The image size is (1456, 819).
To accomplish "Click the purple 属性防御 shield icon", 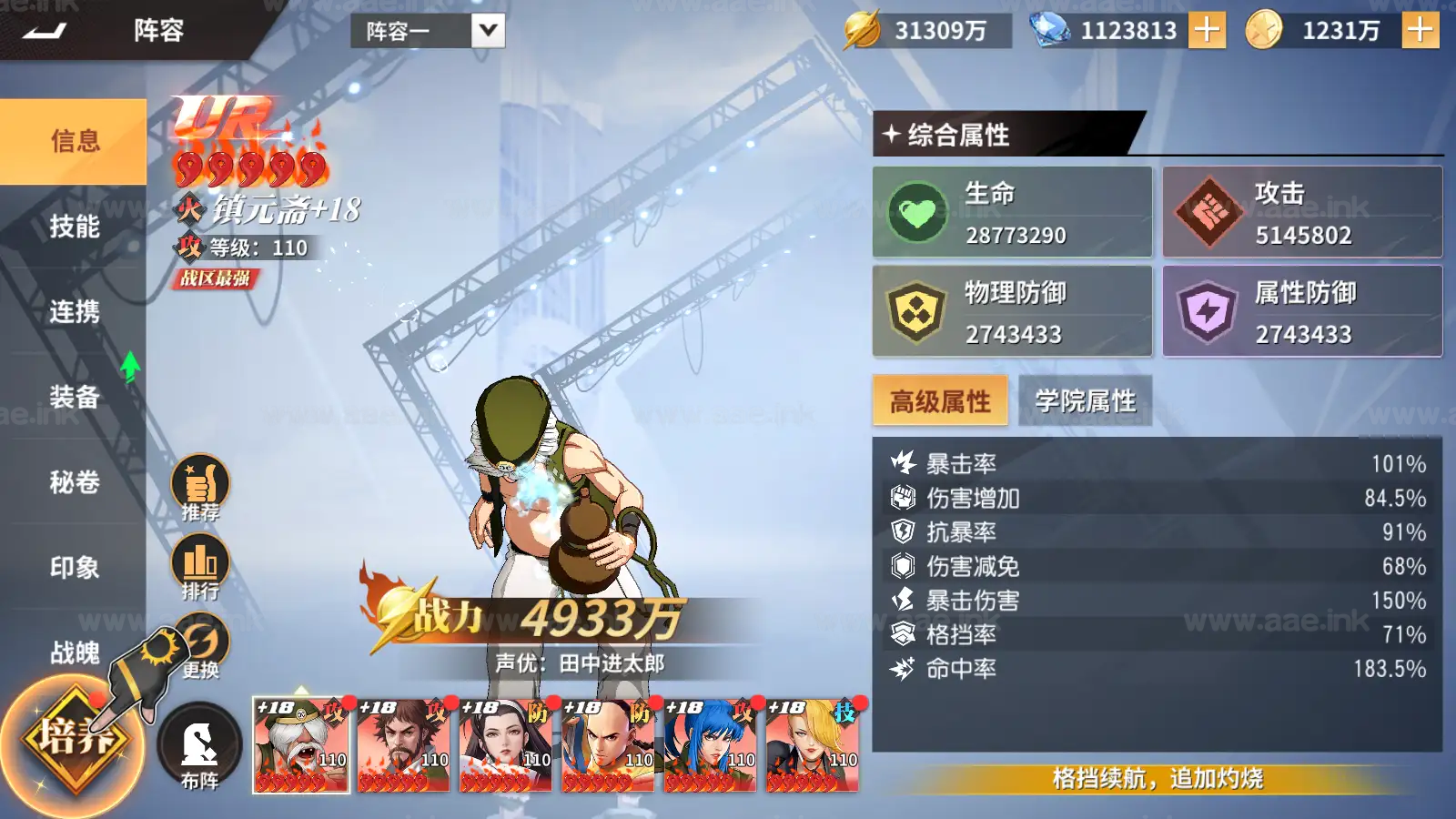I will tap(1207, 310).
